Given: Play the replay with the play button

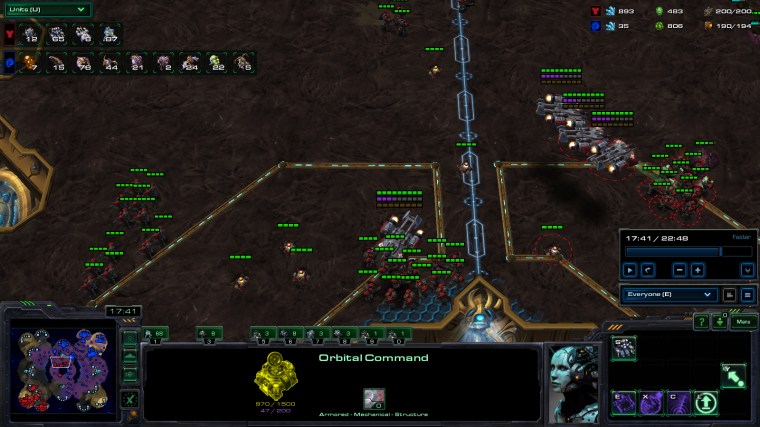Looking at the screenshot, I should (630, 269).
